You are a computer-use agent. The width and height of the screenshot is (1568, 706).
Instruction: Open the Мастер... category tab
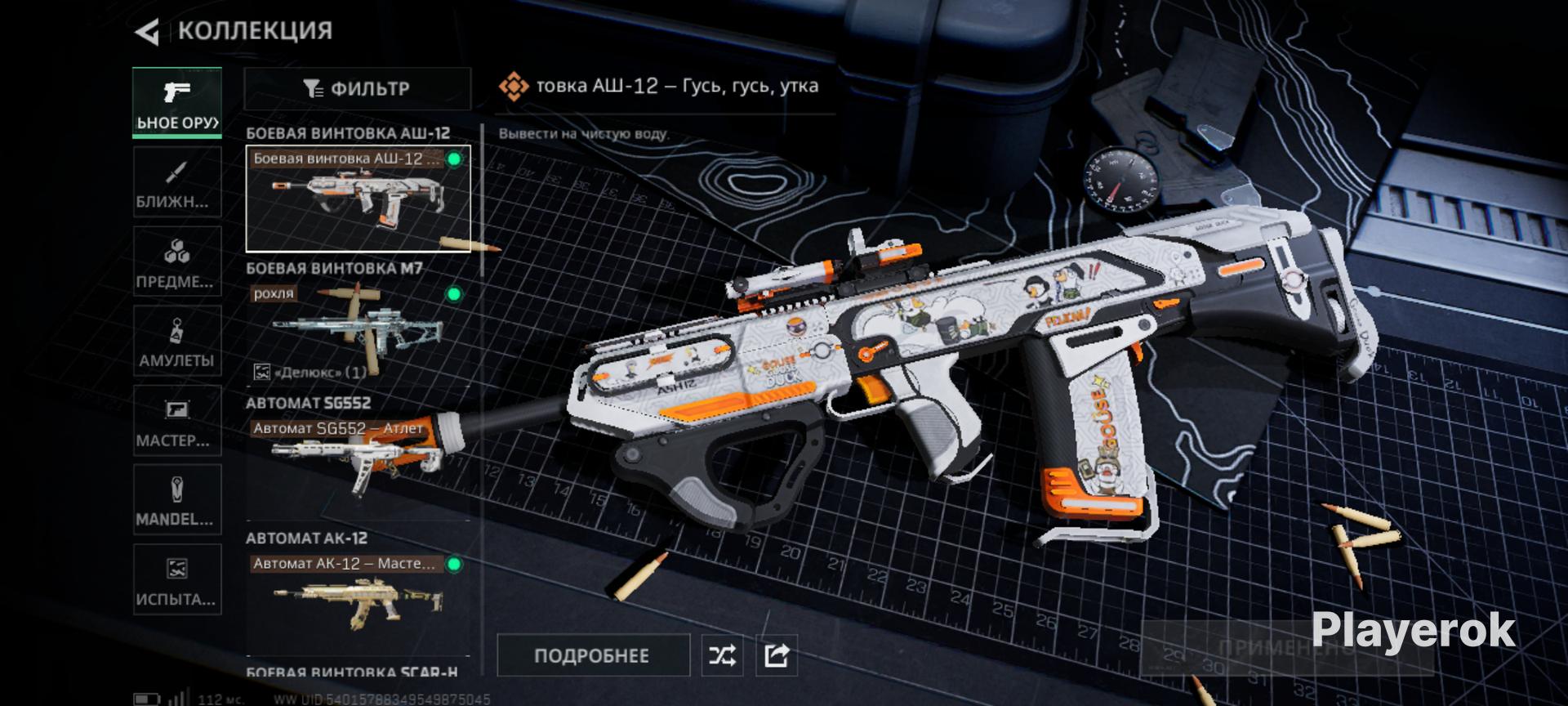[177, 421]
